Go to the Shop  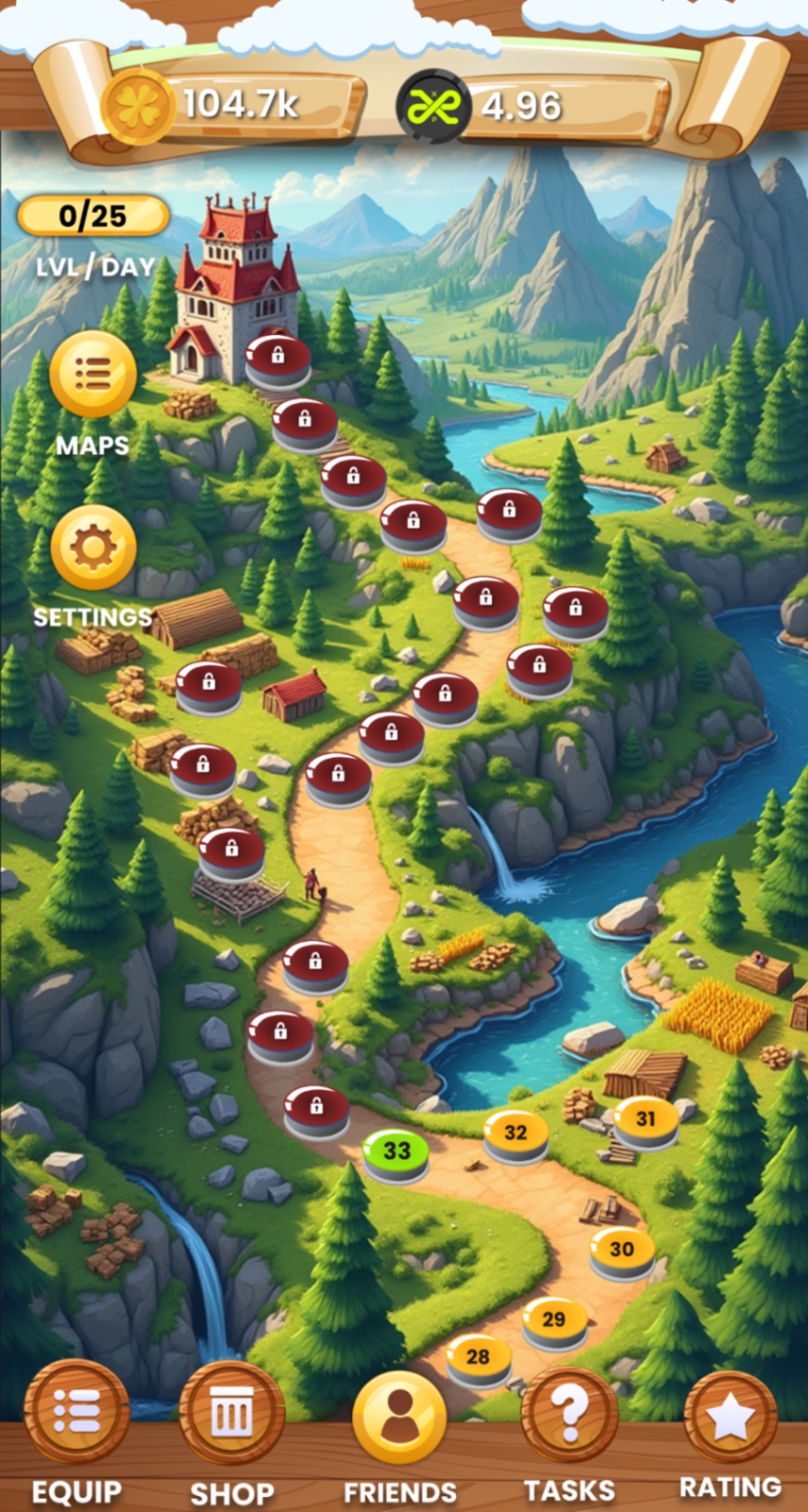231,1414
